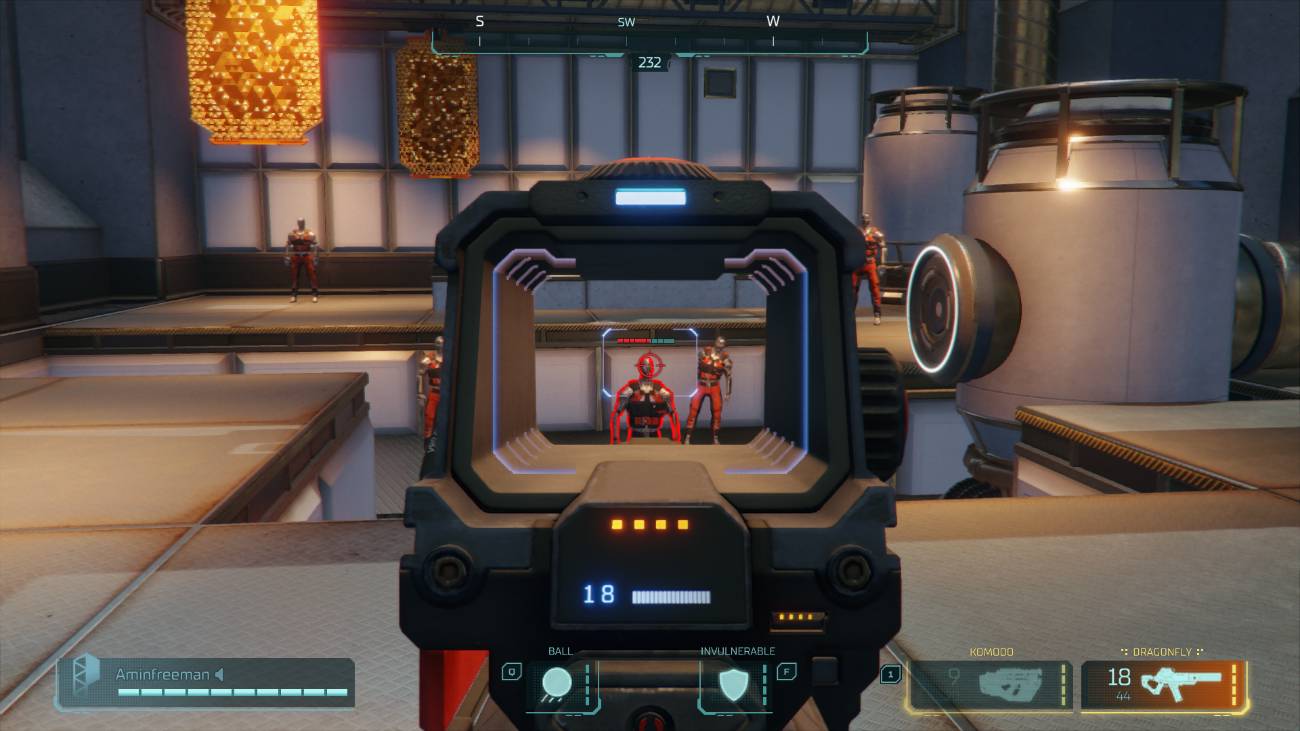Select the Dragonfly weapon slot

pyautogui.click(x=1164, y=685)
